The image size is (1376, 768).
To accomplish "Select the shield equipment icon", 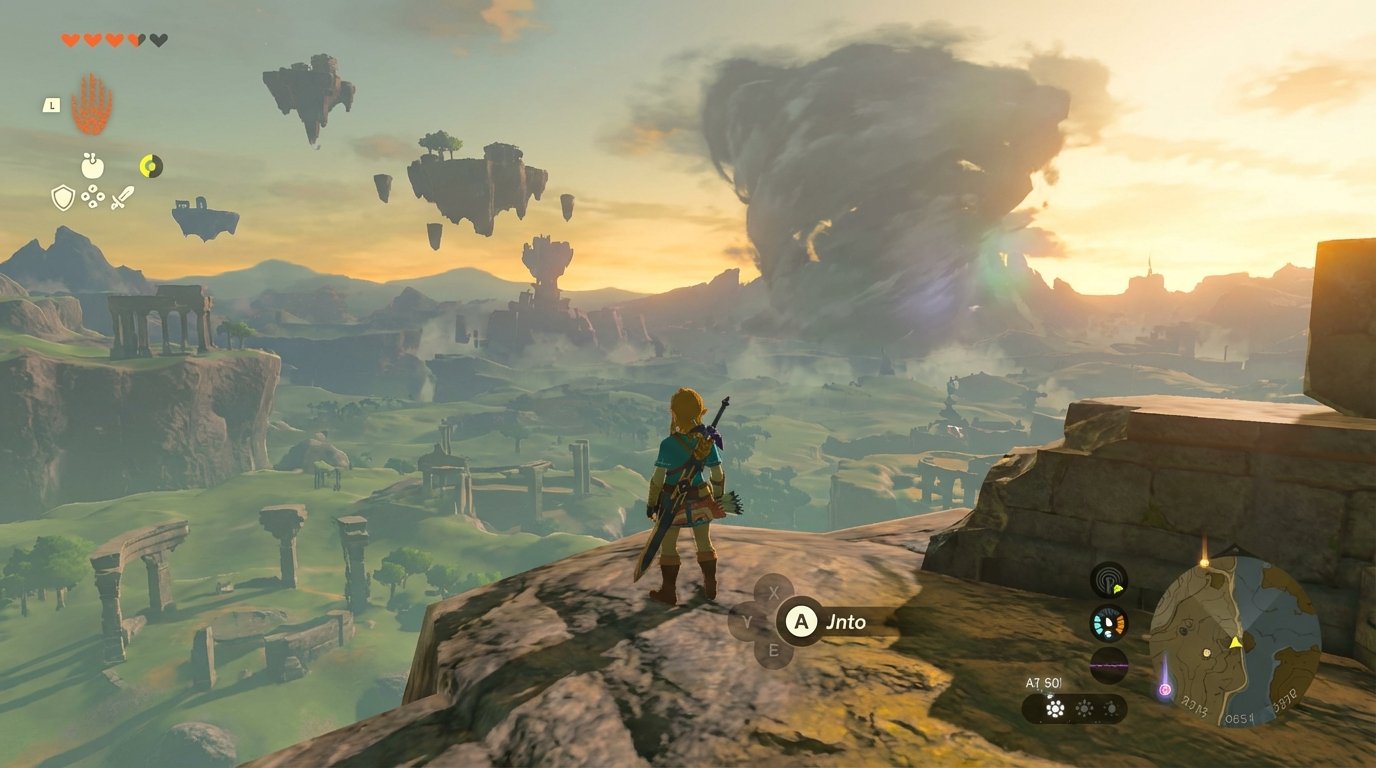I will pos(63,199).
